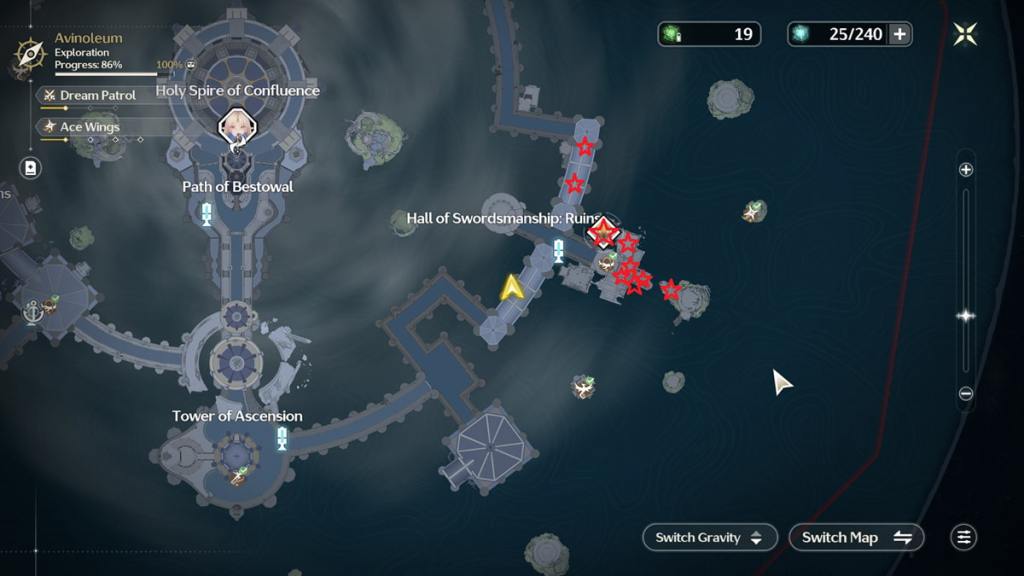The width and height of the screenshot is (1024, 576).
Task: Select the Holy Spire of Confluence character marker
Action: click(238, 127)
